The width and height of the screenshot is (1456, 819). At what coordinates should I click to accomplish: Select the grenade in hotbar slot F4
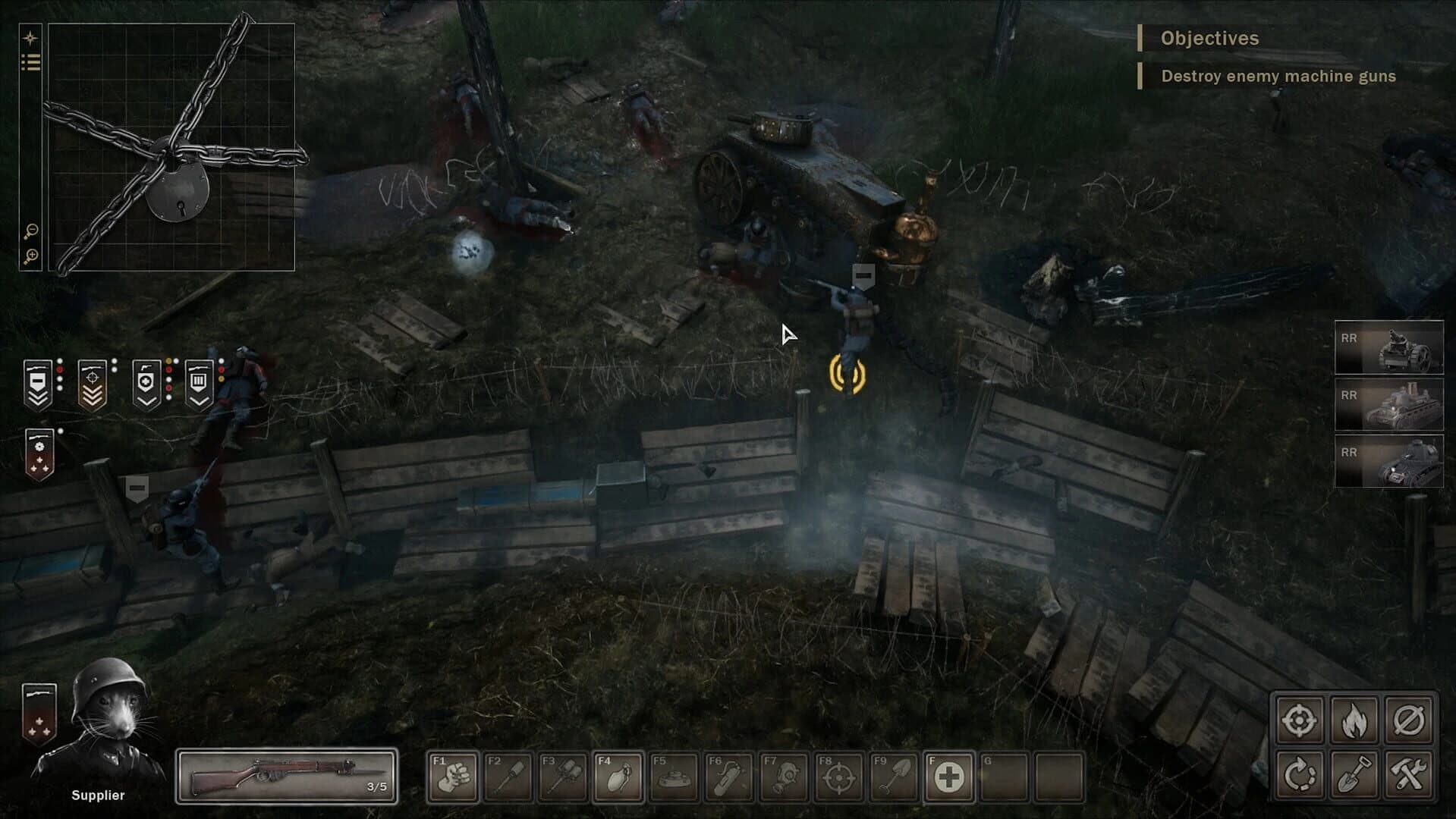[x=618, y=776]
